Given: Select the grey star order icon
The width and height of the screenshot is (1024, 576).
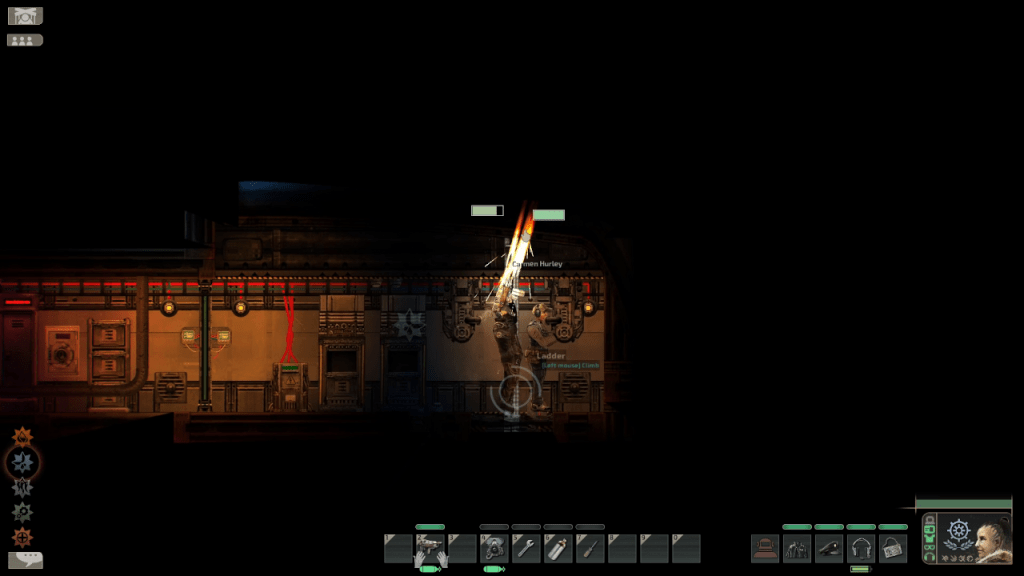Looking at the screenshot, I should (x=22, y=487).
